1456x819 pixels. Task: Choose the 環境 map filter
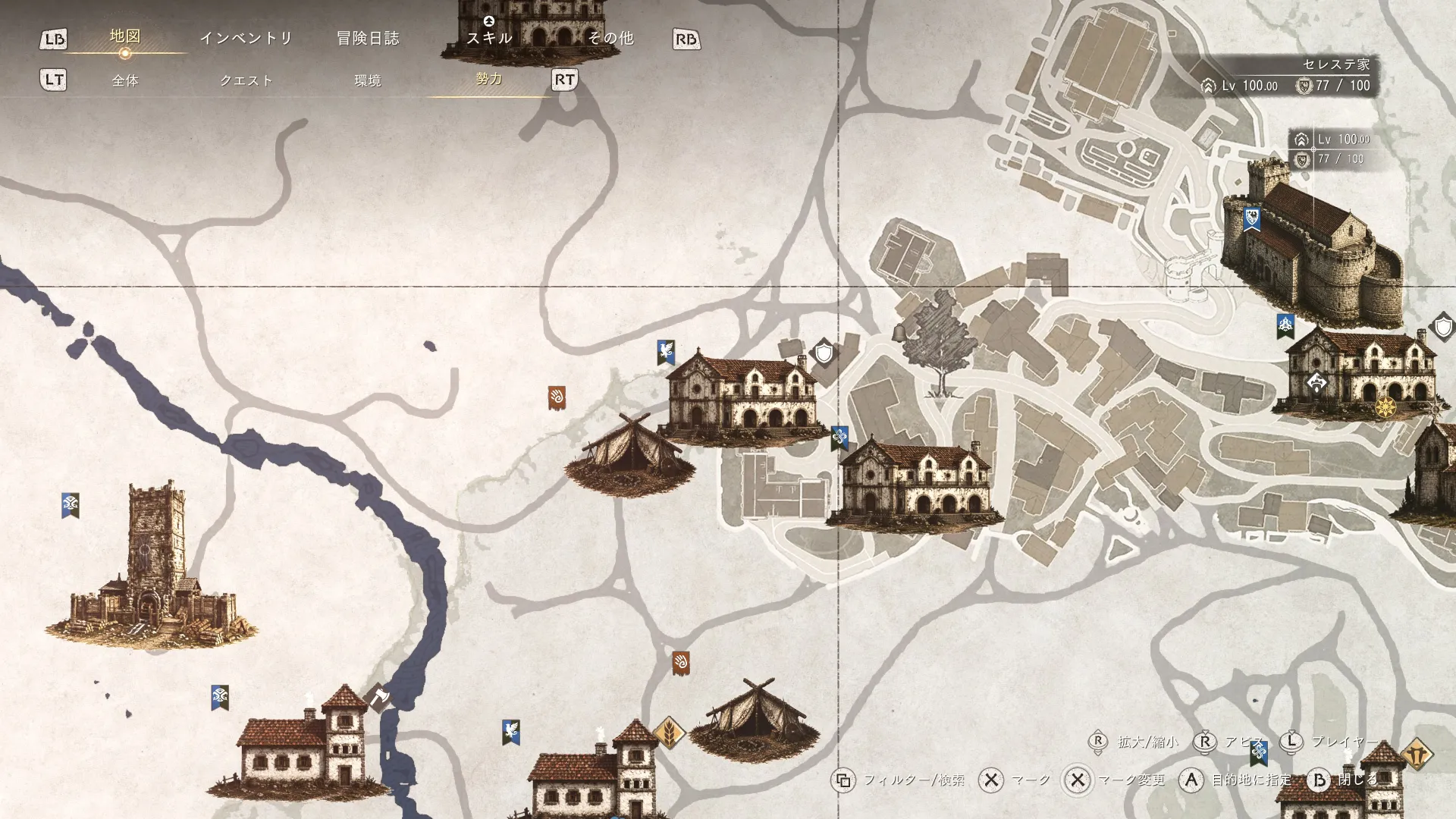368,80
